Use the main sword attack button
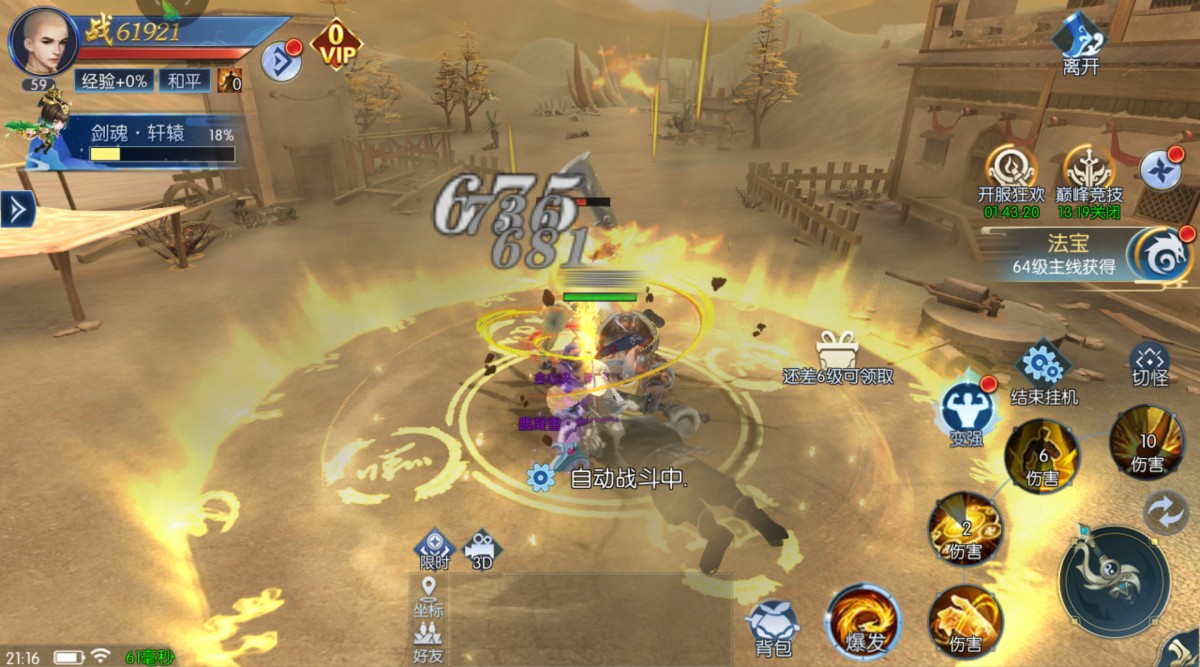This screenshot has width=1200, height=667. pos(1114,580)
